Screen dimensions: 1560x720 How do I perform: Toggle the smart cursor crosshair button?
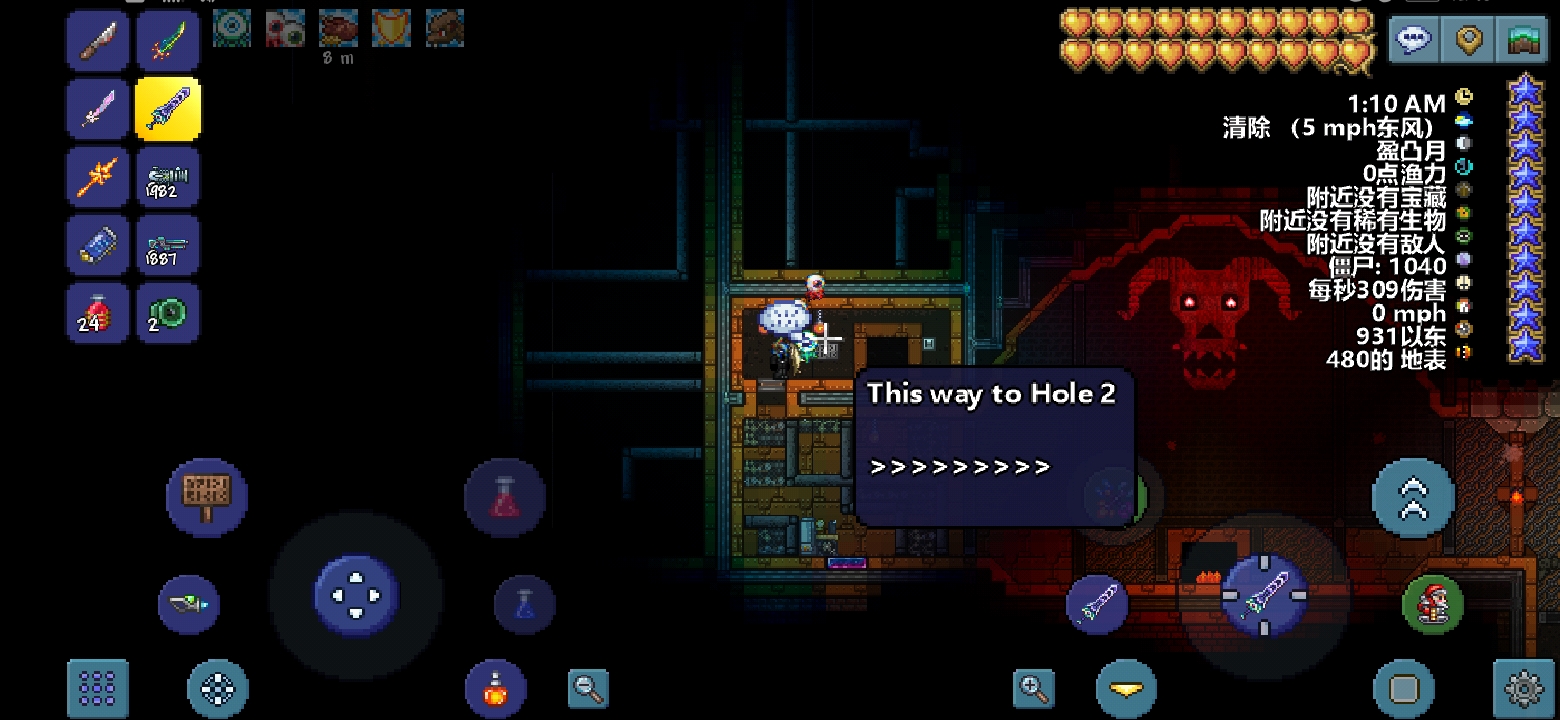pyautogui.click(x=218, y=688)
